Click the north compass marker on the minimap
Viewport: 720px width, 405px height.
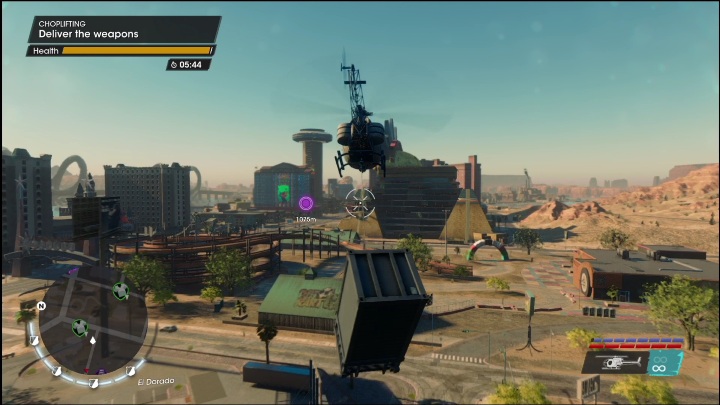tap(41, 305)
